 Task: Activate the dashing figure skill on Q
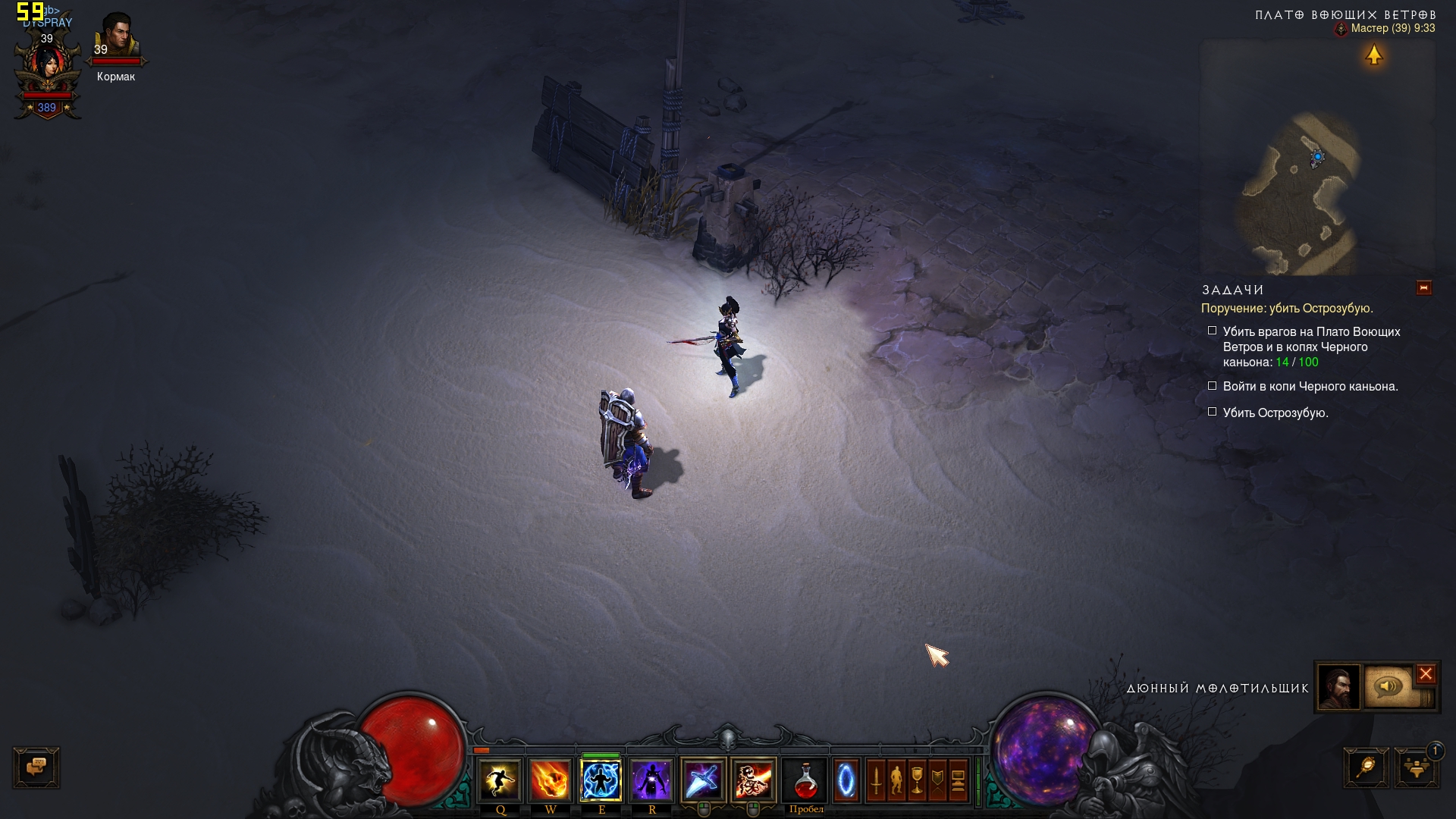click(500, 780)
